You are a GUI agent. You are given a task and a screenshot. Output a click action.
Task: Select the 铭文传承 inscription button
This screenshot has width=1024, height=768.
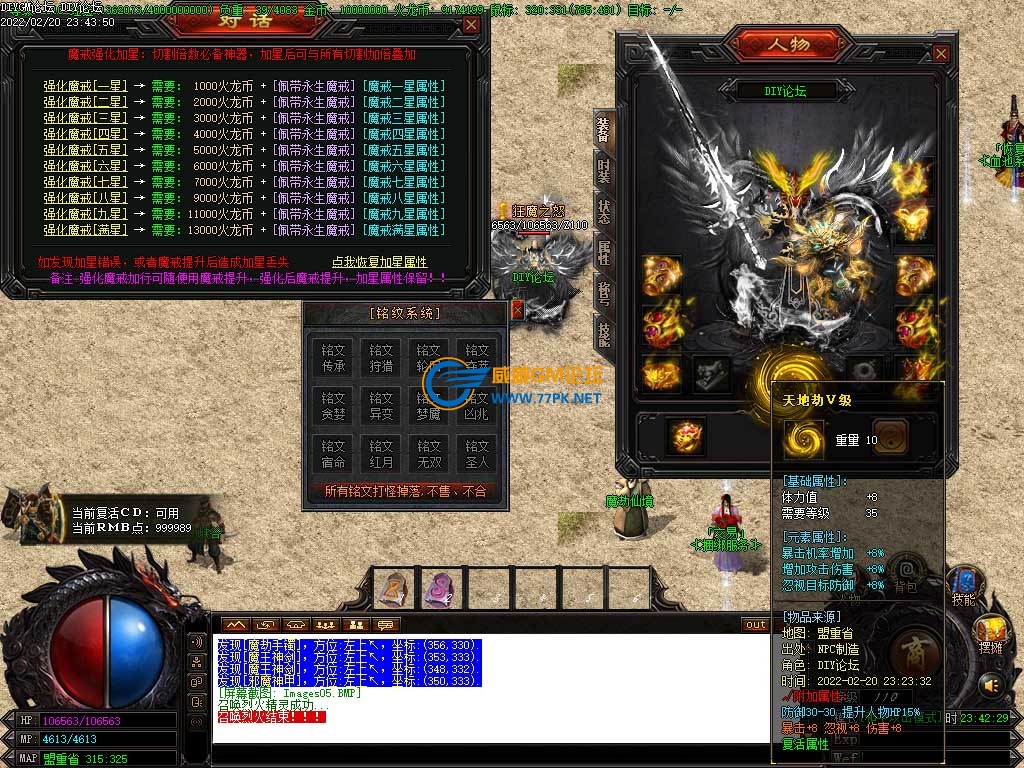pyautogui.click(x=333, y=359)
